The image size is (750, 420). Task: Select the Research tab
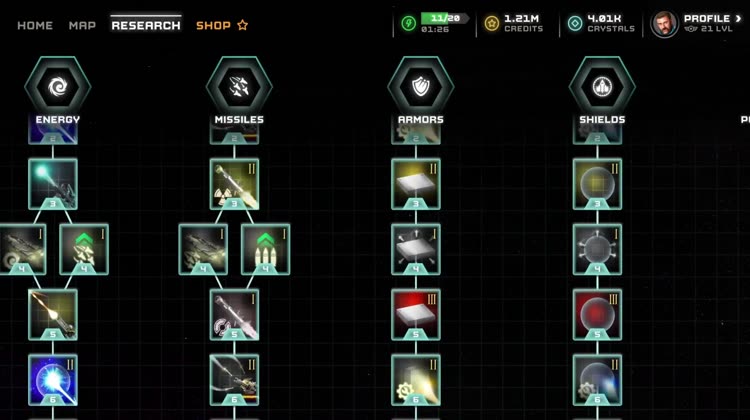point(146,25)
